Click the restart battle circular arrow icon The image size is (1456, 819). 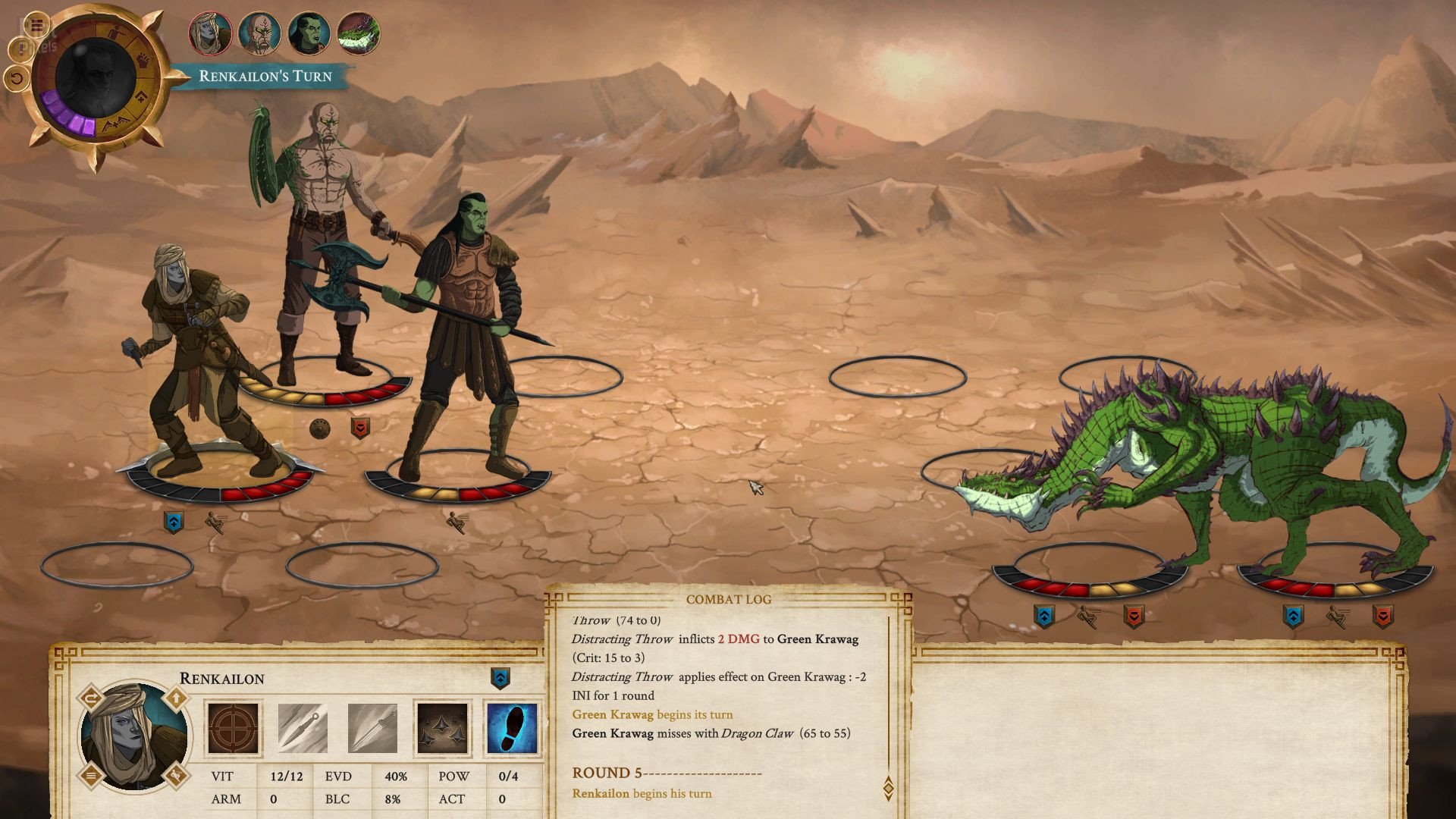(16, 77)
